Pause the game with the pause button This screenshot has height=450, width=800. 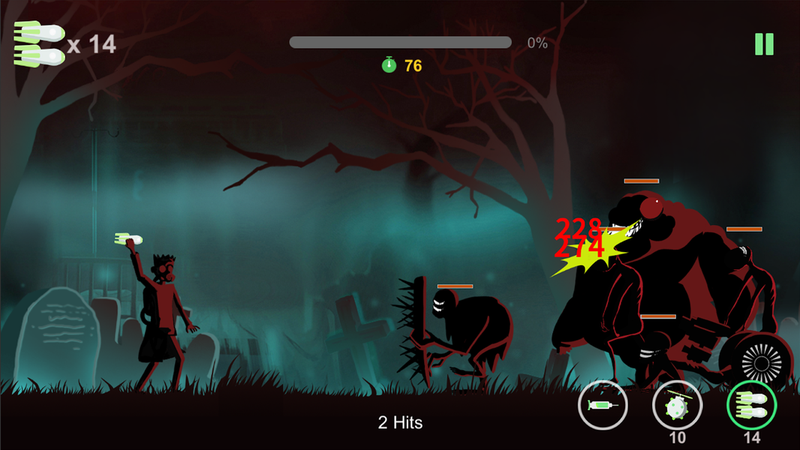point(764,44)
